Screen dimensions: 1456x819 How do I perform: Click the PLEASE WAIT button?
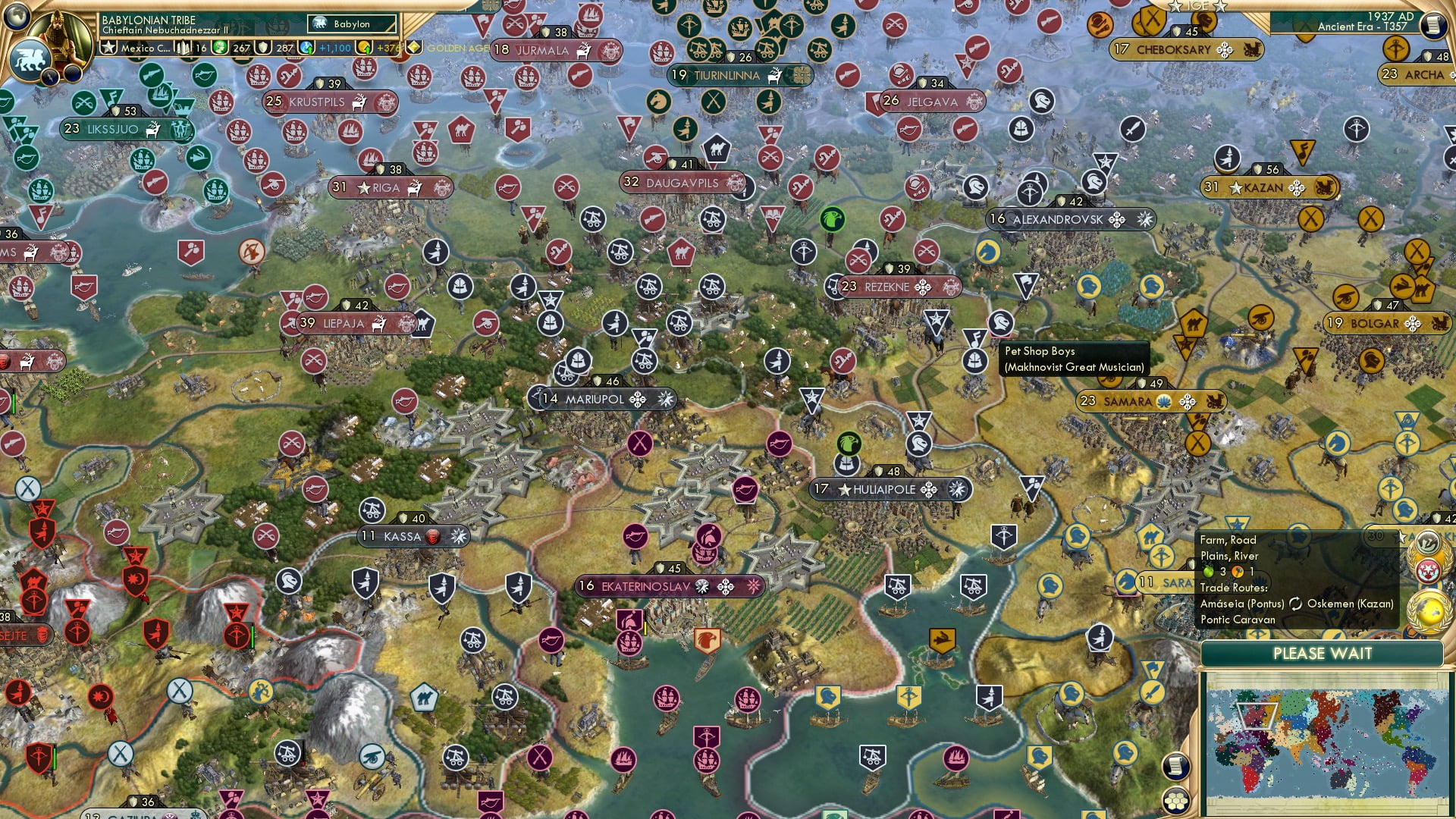click(1324, 653)
